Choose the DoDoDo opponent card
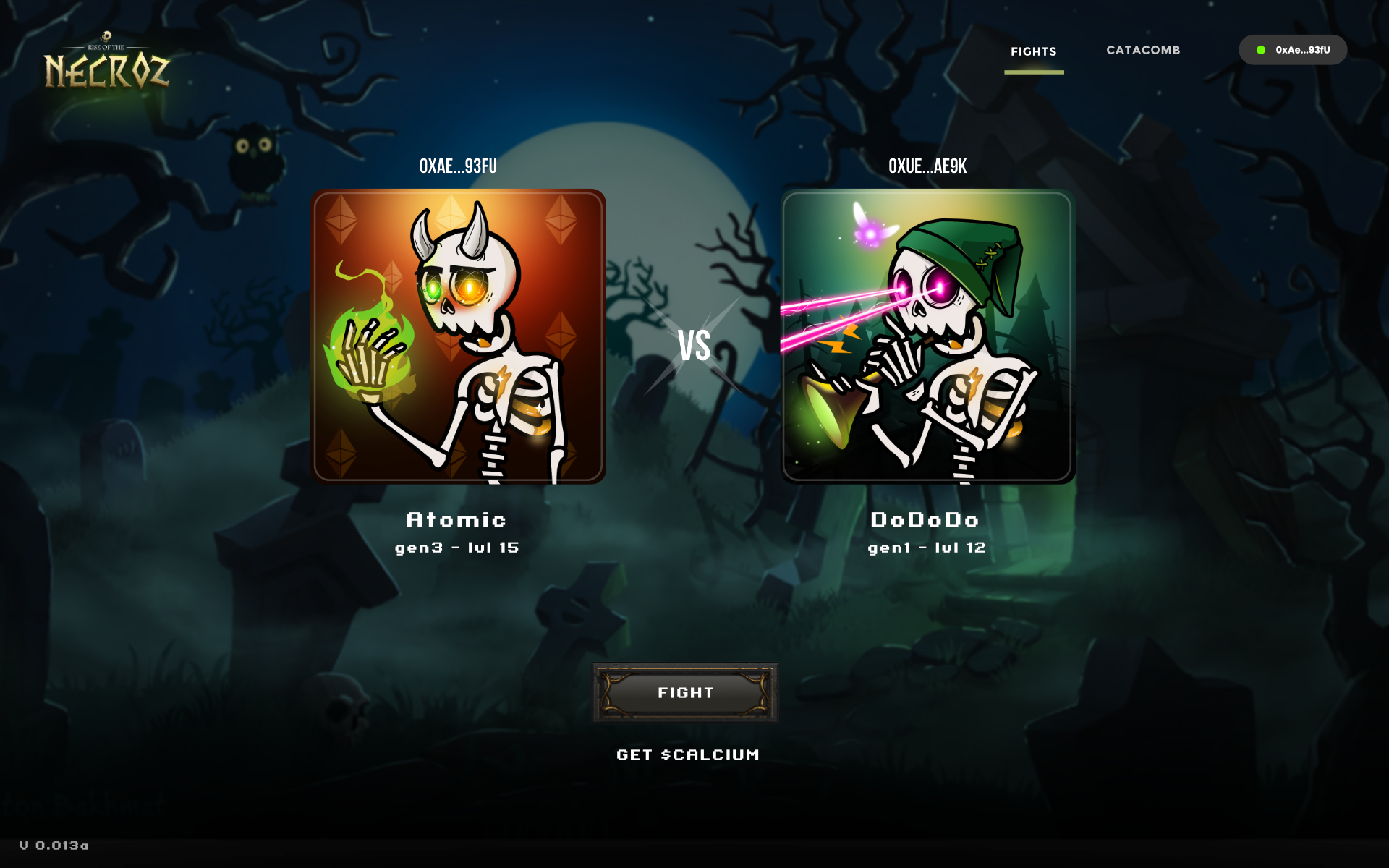The height and width of the screenshot is (868, 1389). (x=927, y=337)
